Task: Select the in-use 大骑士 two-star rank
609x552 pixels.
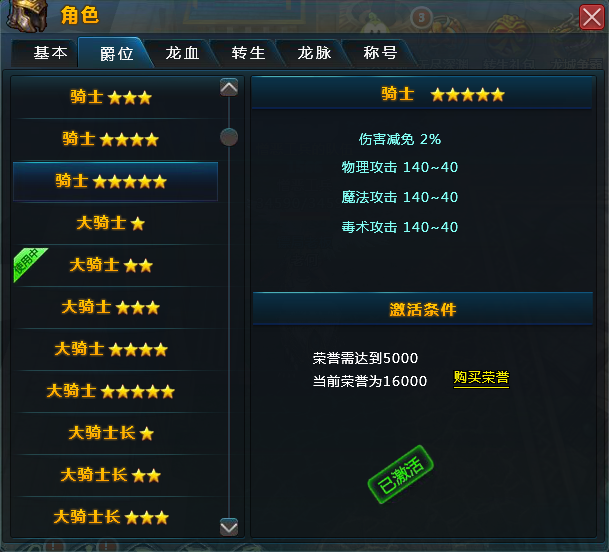Action: tap(111, 265)
